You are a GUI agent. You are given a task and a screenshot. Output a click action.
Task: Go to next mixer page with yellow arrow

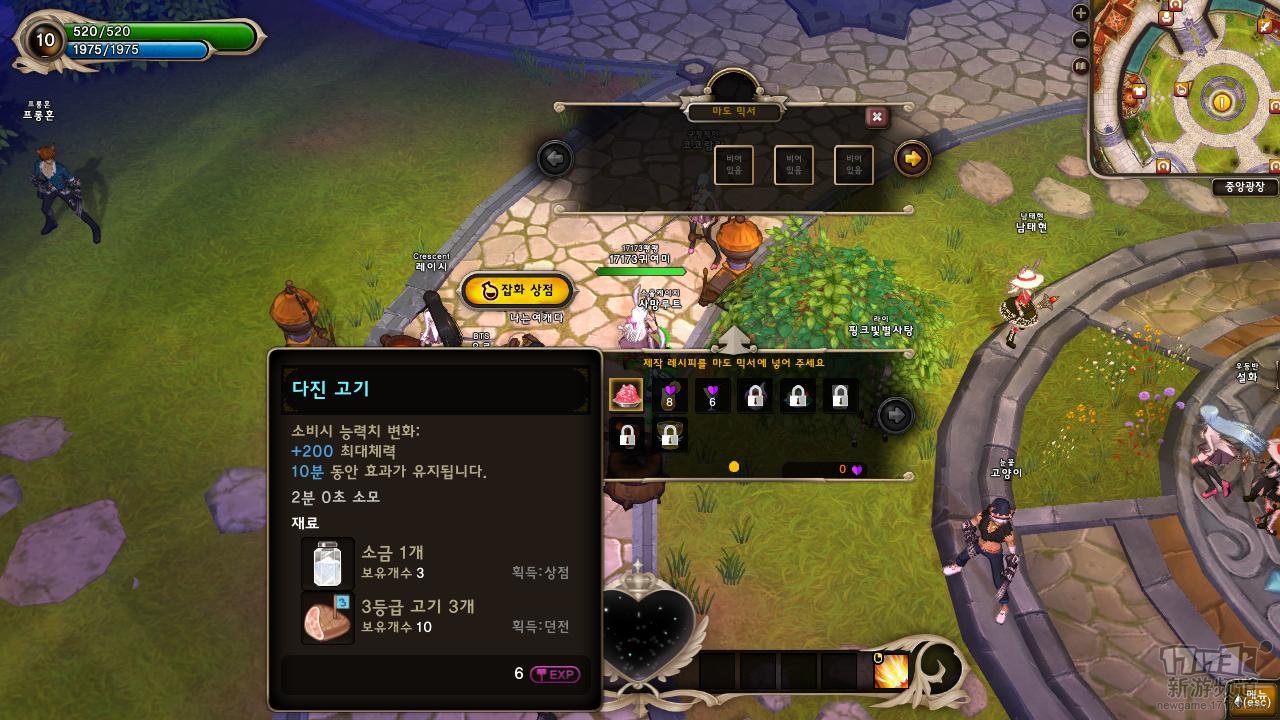tap(911, 158)
